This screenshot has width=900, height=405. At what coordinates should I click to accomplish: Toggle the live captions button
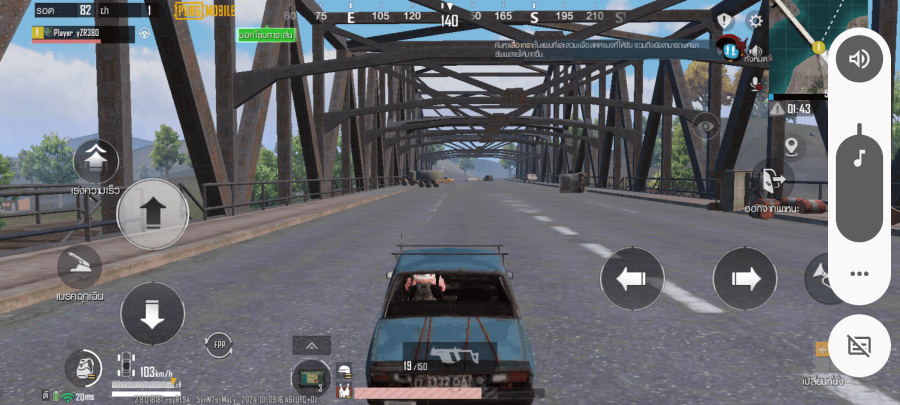(858, 346)
